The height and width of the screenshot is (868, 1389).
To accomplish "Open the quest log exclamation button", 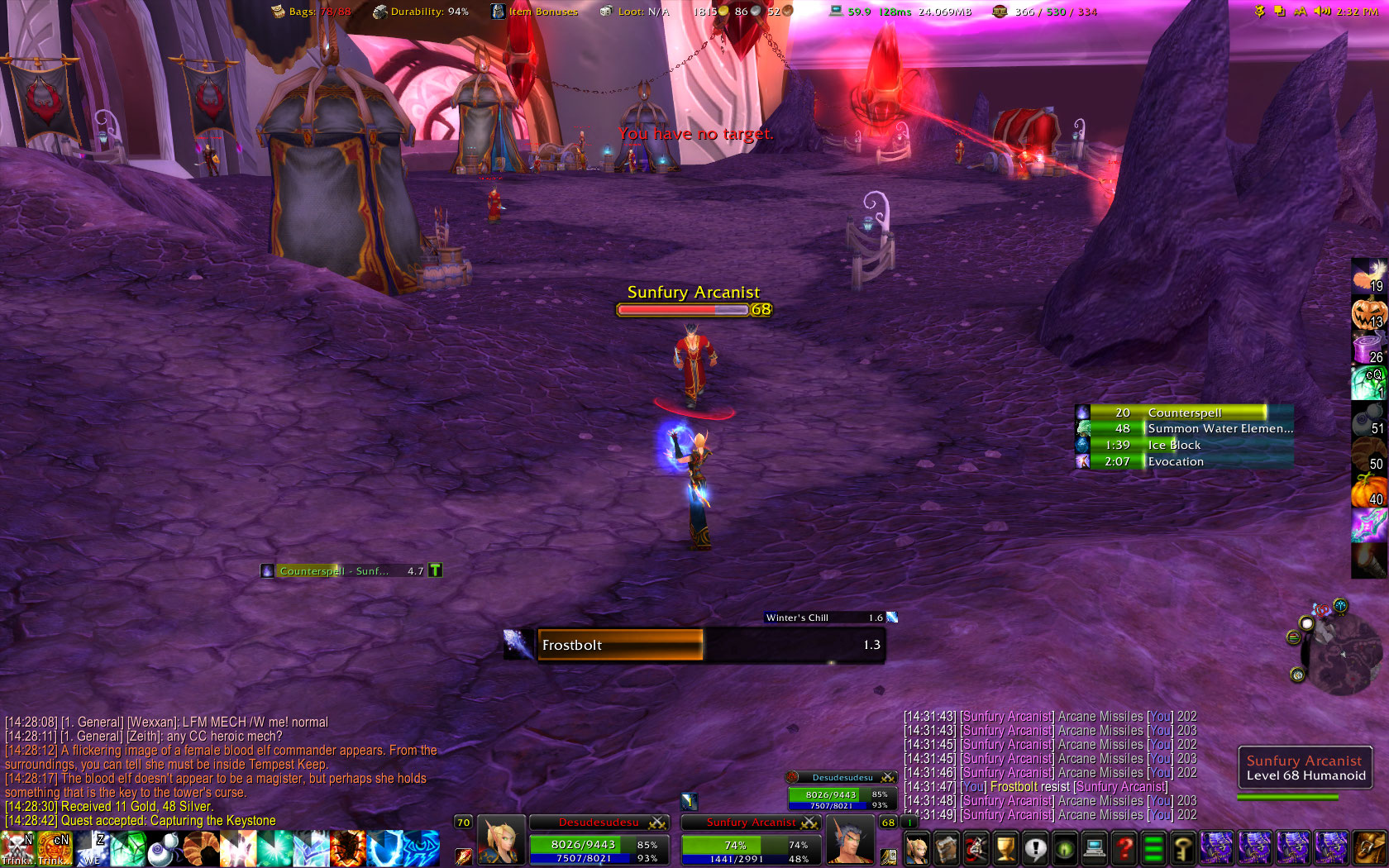I will click(1035, 849).
